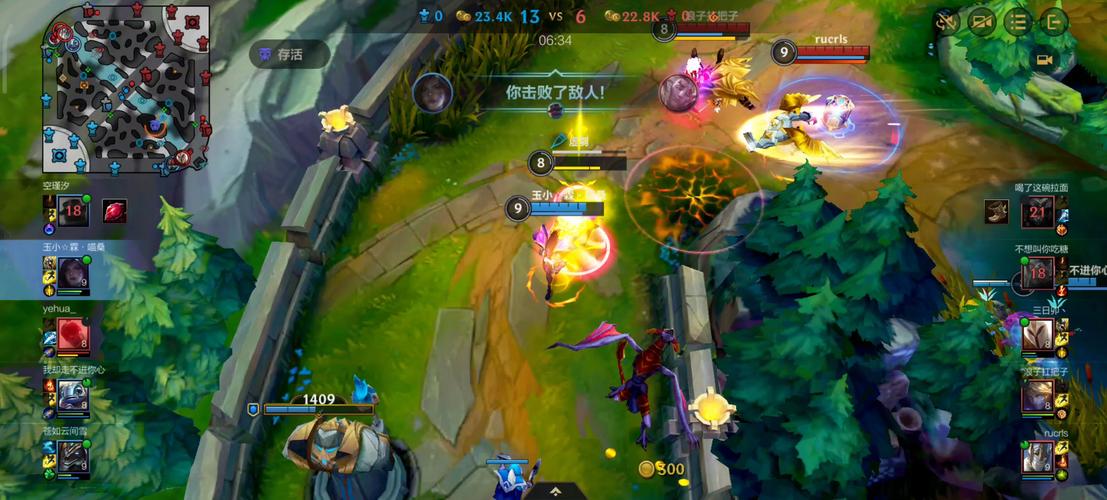Open the minimap
The height and width of the screenshot is (500, 1107).
125,88
